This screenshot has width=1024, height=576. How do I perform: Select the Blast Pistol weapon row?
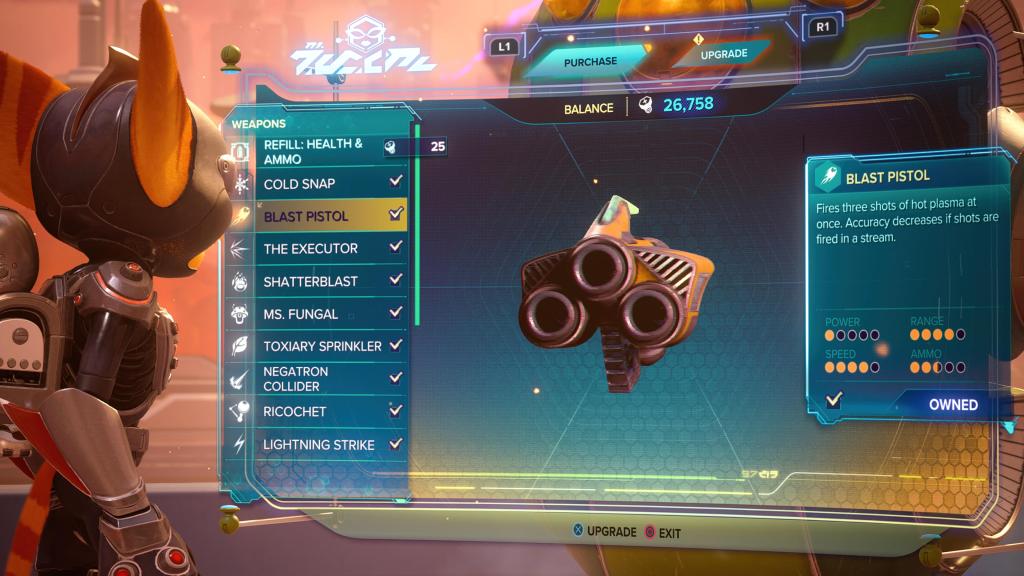pyautogui.click(x=316, y=215)
